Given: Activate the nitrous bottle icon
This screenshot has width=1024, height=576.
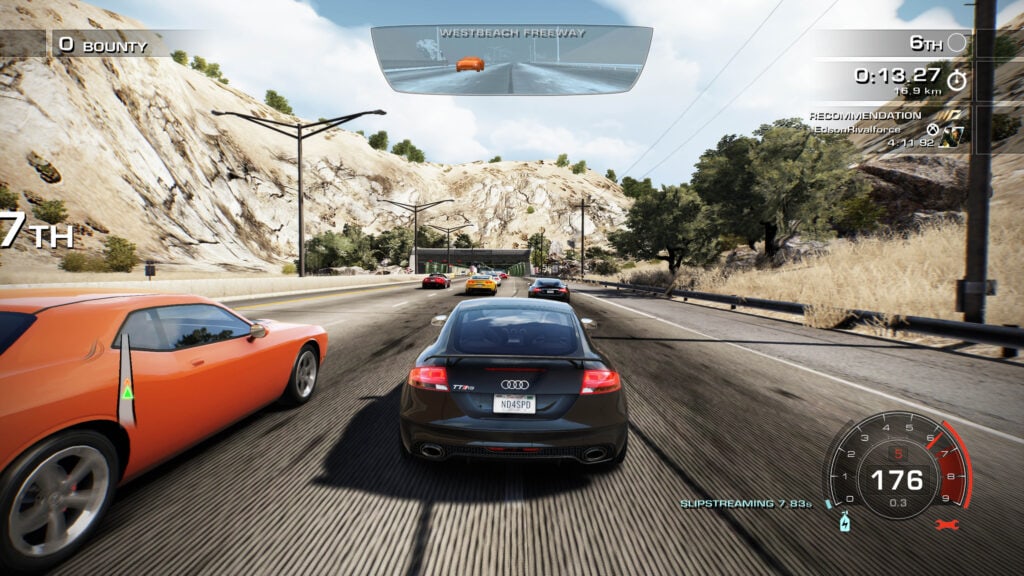Looking at the screenshot, I should 844,522.
